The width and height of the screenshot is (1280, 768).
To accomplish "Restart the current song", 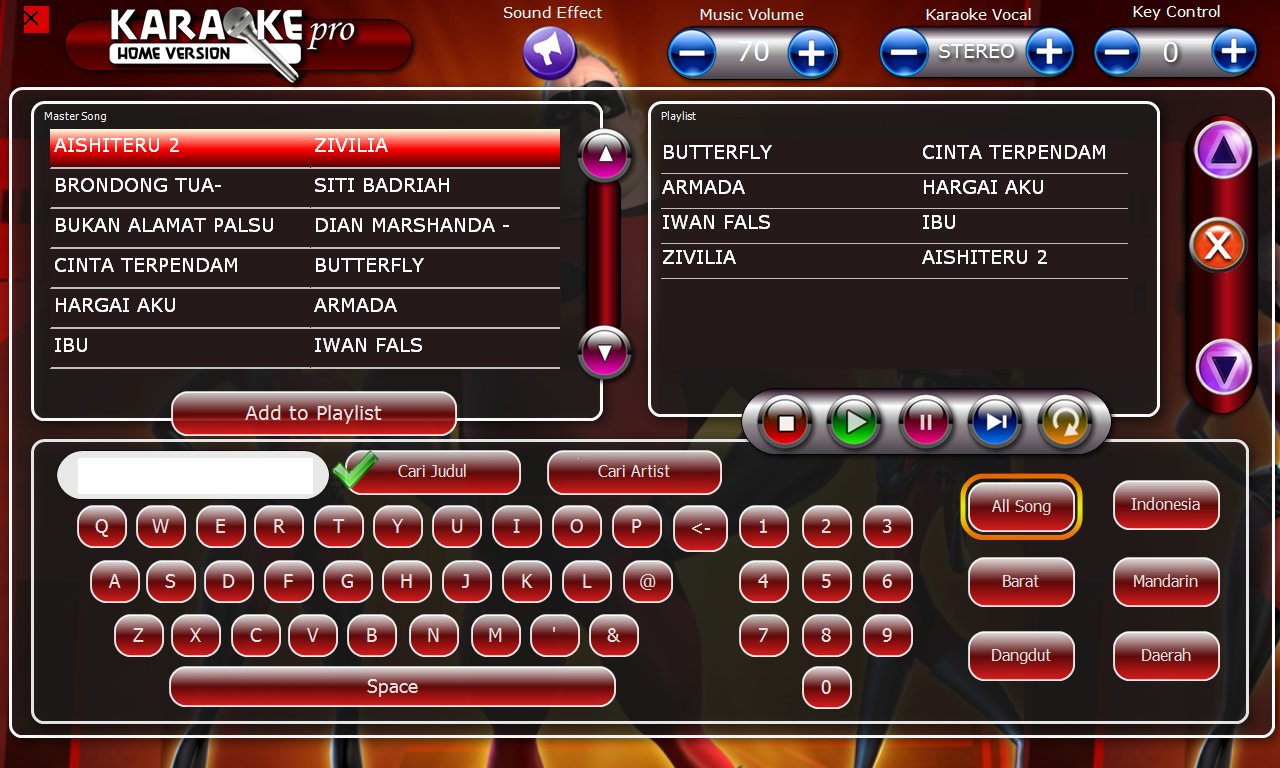I will [1066, 422].
